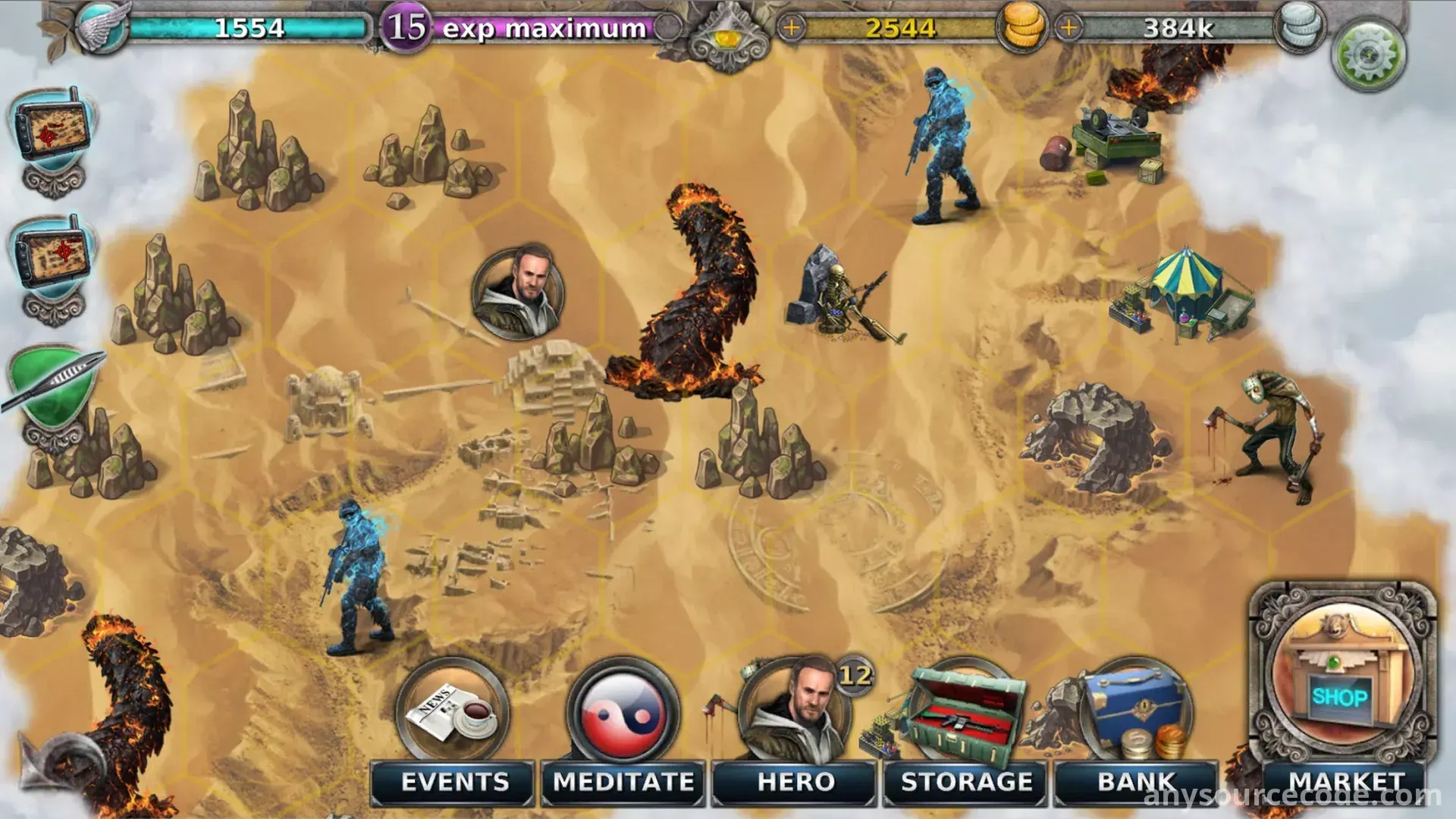The image size is (1456, 819).
Task: Open the Hero character screen
Action: point(795,728)
